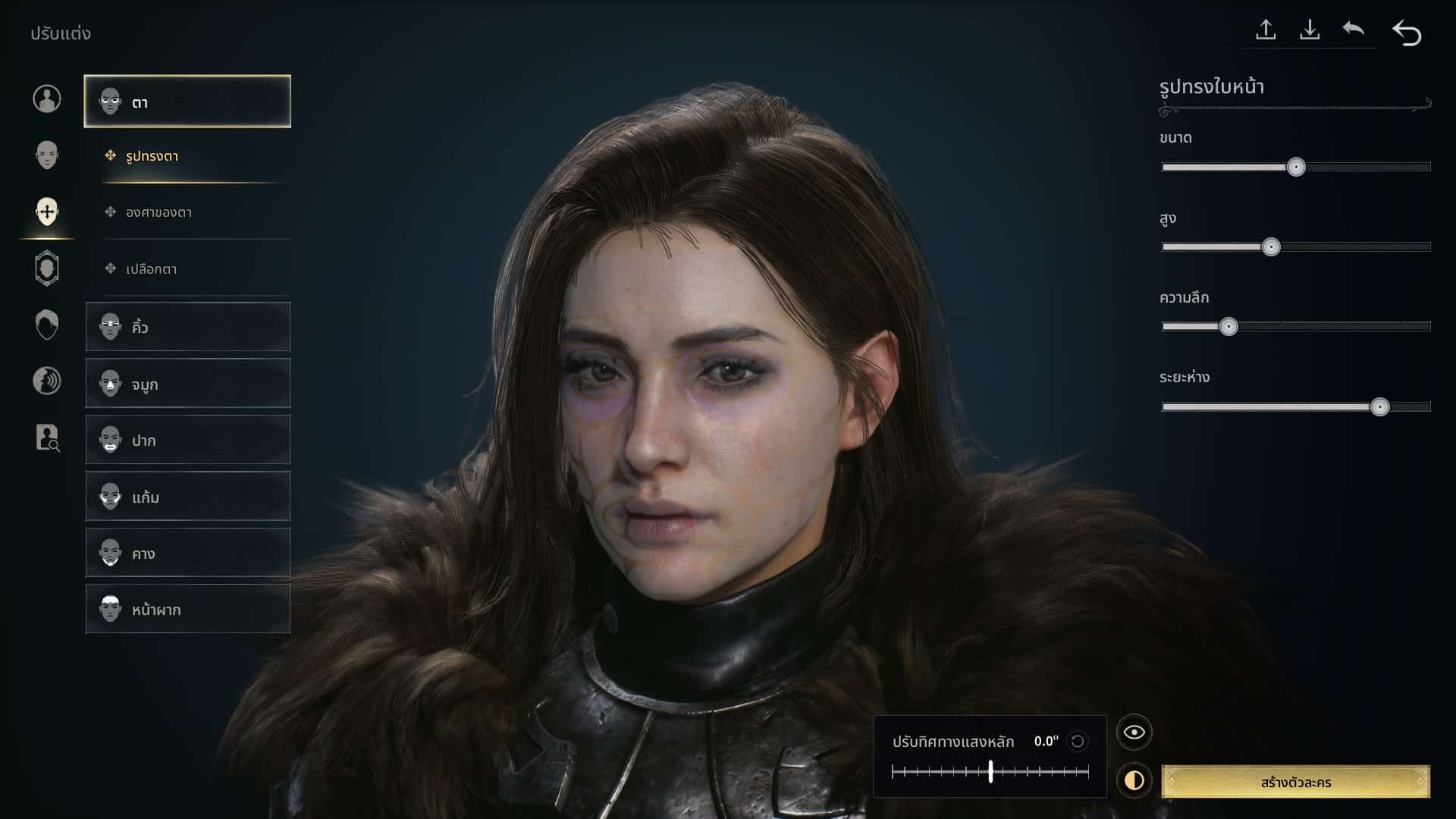Click the ความลึก depth slider handle
The width and height of the screenshot is (1456, 819).
tap(1228, 327)
